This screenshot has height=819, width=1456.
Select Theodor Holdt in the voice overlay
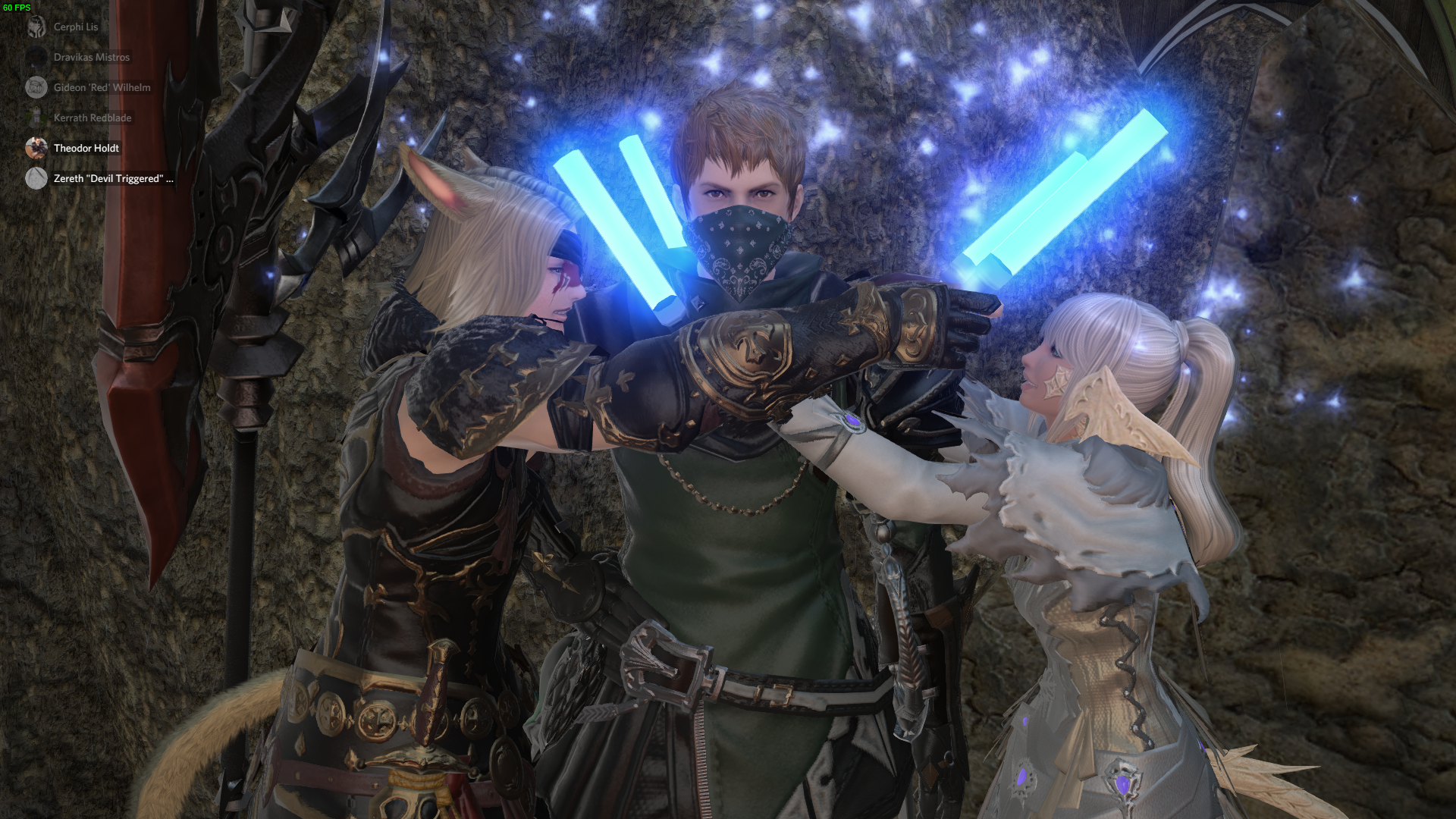point(86,148)
